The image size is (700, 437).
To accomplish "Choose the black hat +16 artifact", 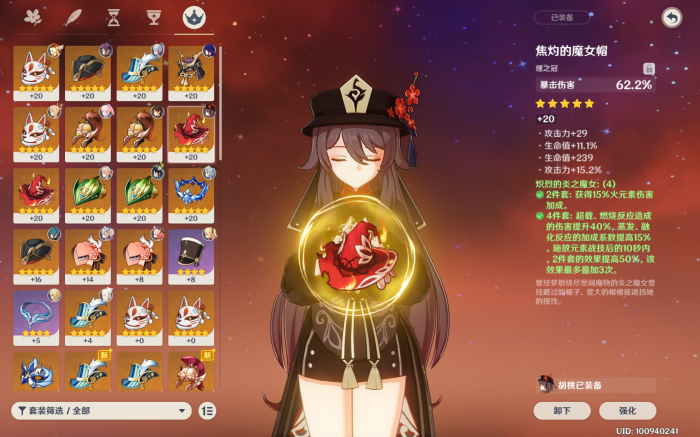I will pyautogui.click(x=35, y=255).
